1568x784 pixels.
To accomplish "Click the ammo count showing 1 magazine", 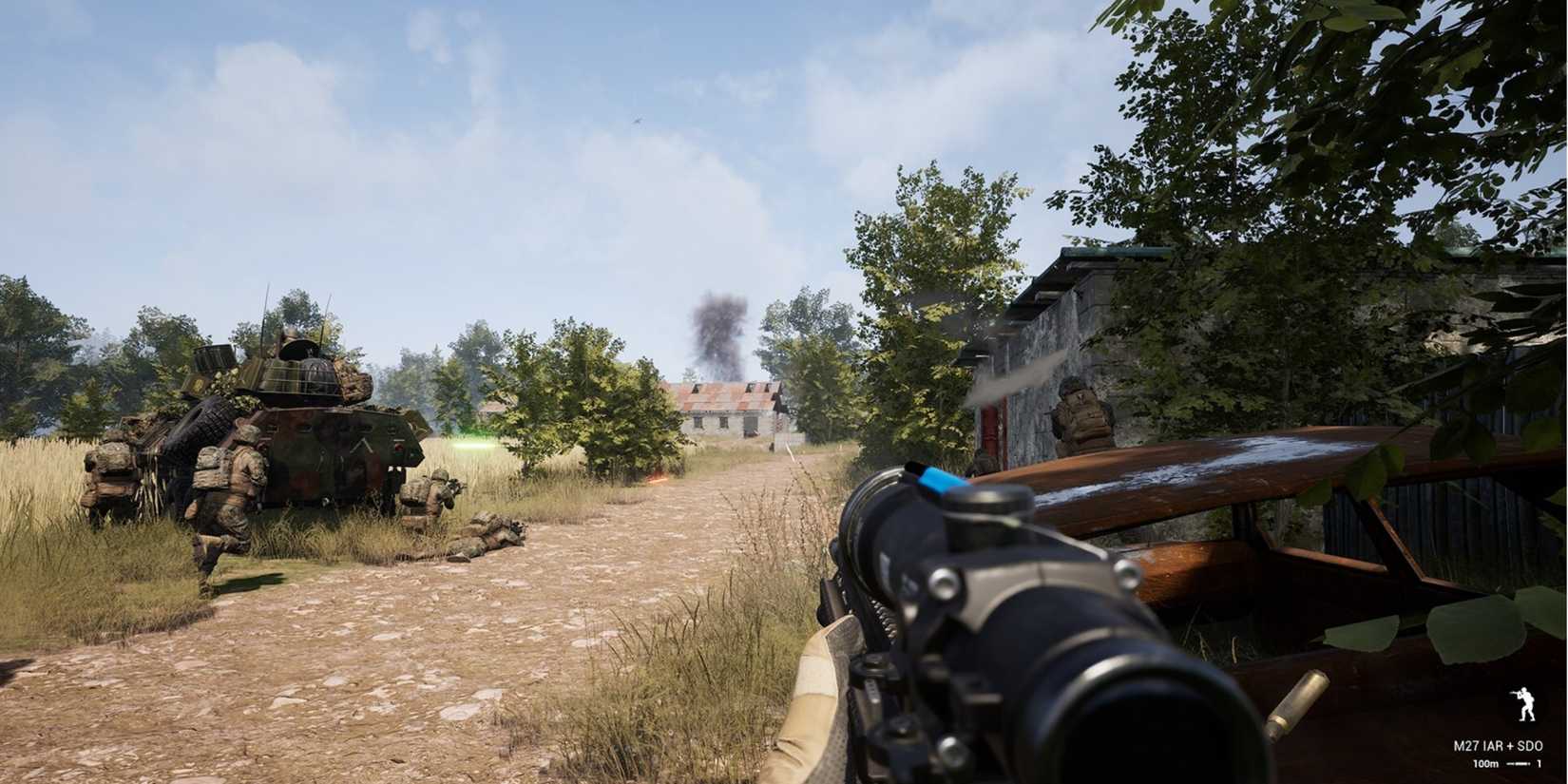I will click(x=1539, y=763).
